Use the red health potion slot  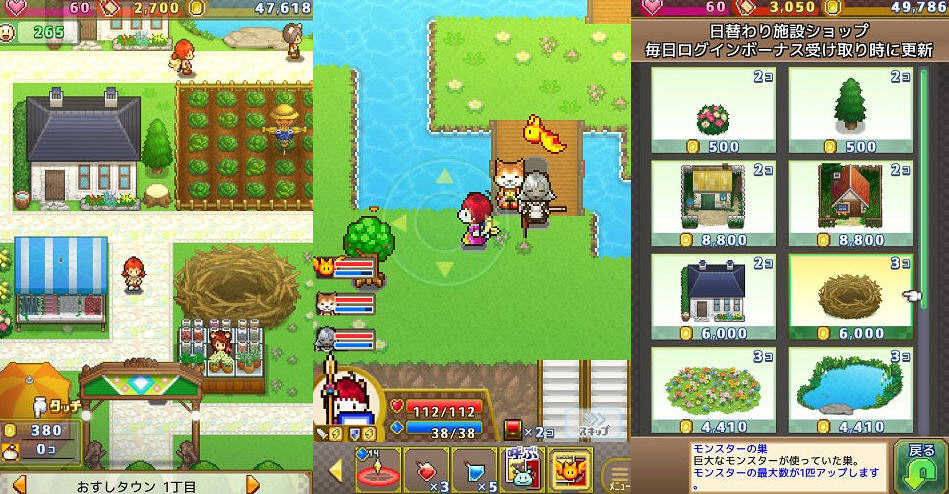tap(427, 469)
